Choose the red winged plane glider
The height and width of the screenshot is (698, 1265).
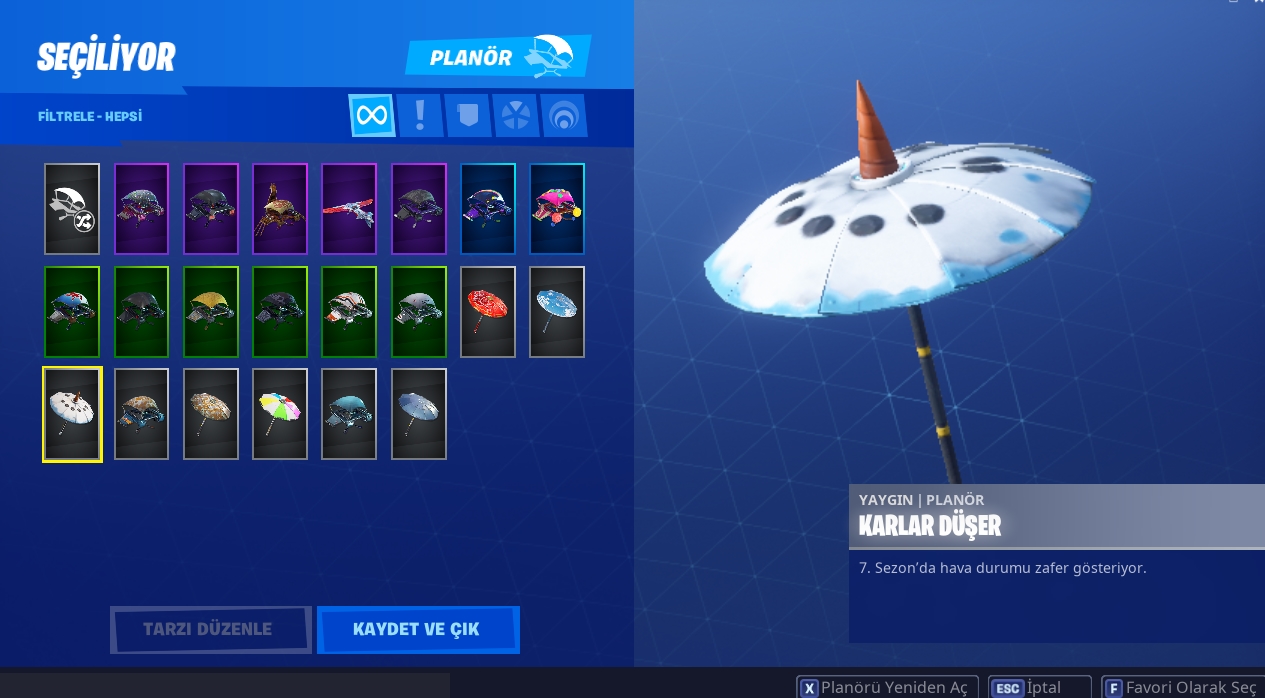[x=349, y=209]
